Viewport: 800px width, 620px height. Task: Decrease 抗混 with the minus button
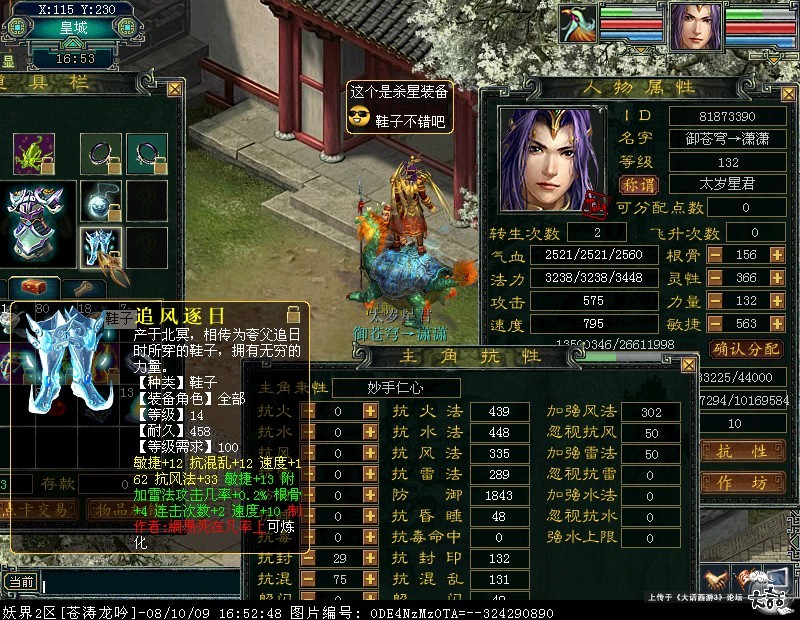pos(310,579)
